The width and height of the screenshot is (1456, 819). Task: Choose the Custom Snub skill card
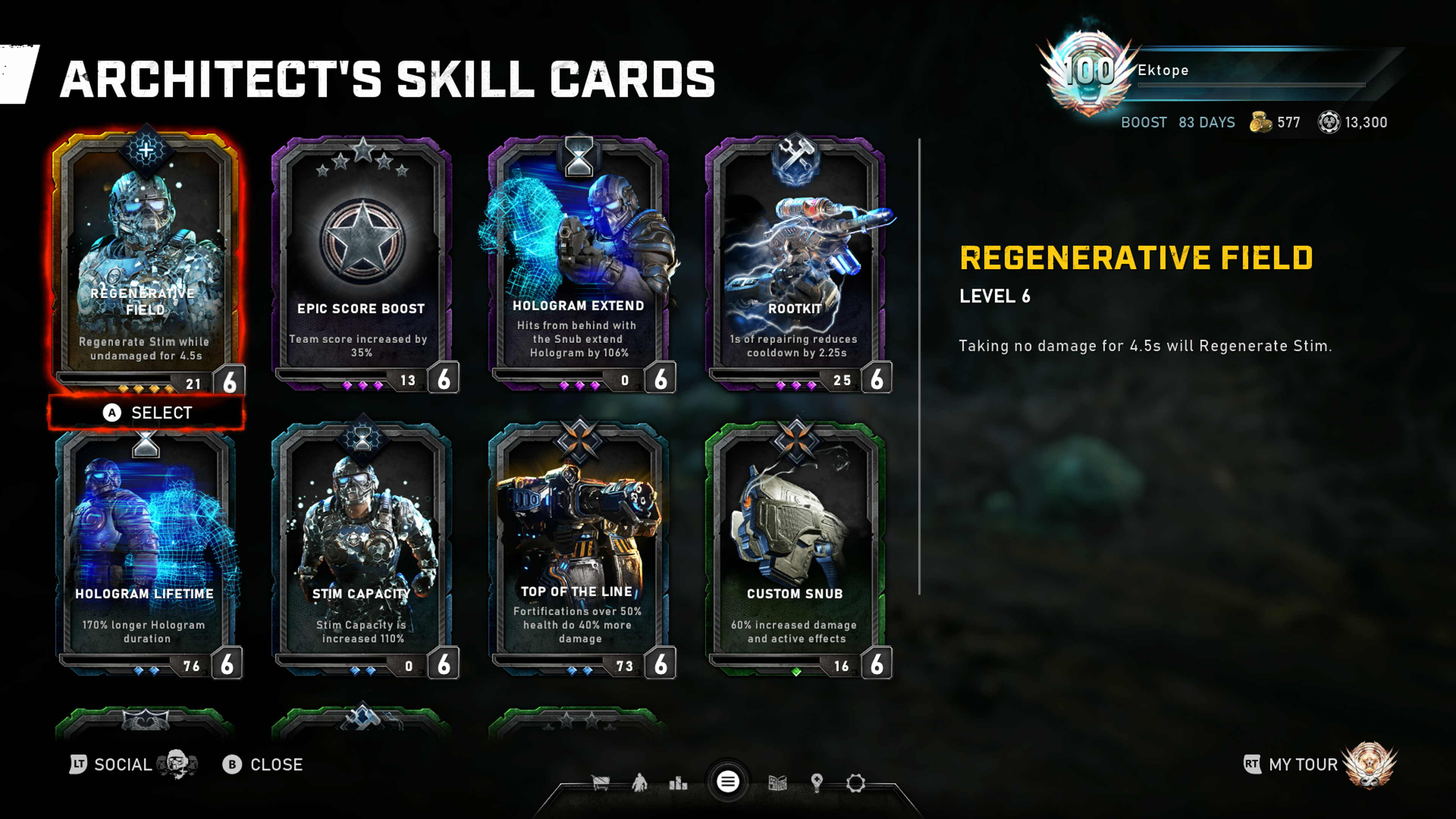795,548
